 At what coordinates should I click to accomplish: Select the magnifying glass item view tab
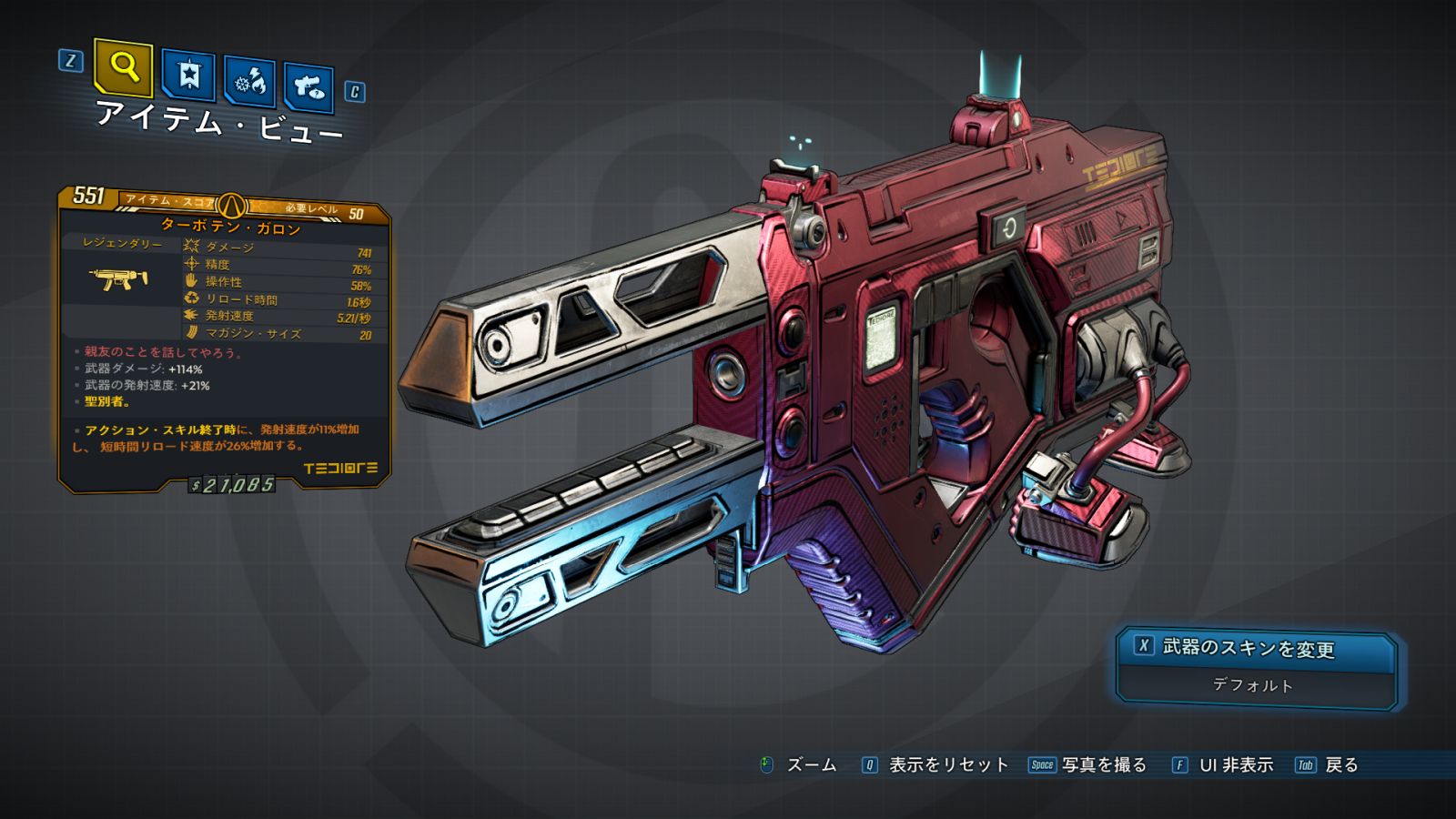(123, 67)
